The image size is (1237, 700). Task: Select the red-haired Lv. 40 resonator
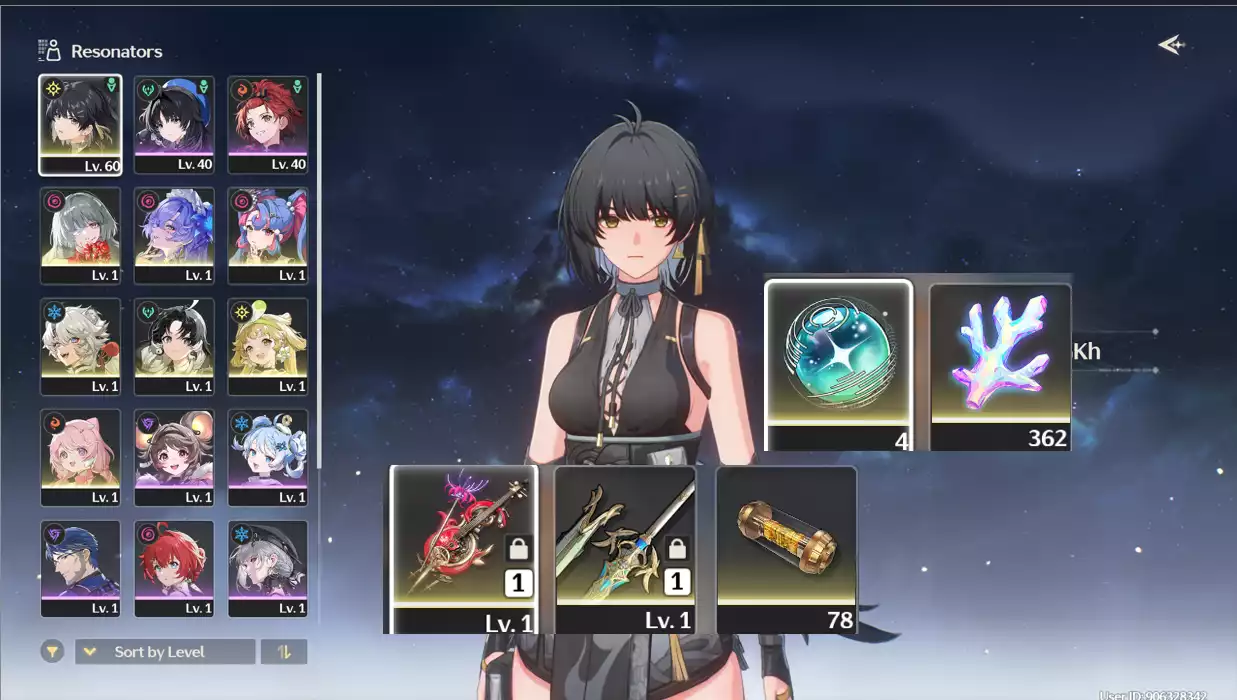pos(267,124)
